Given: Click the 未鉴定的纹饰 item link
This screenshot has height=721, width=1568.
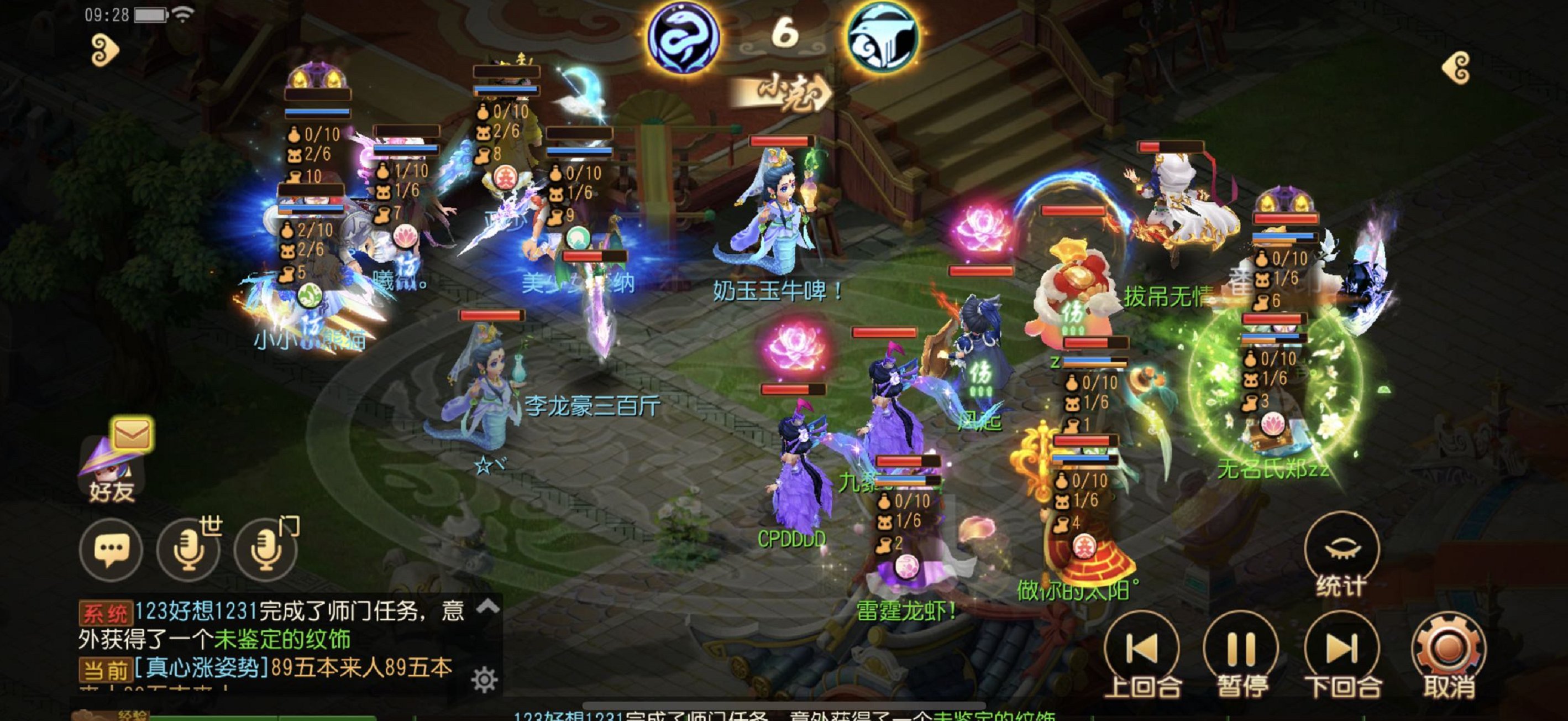Looking at the screenshot, I should point(282,639).
